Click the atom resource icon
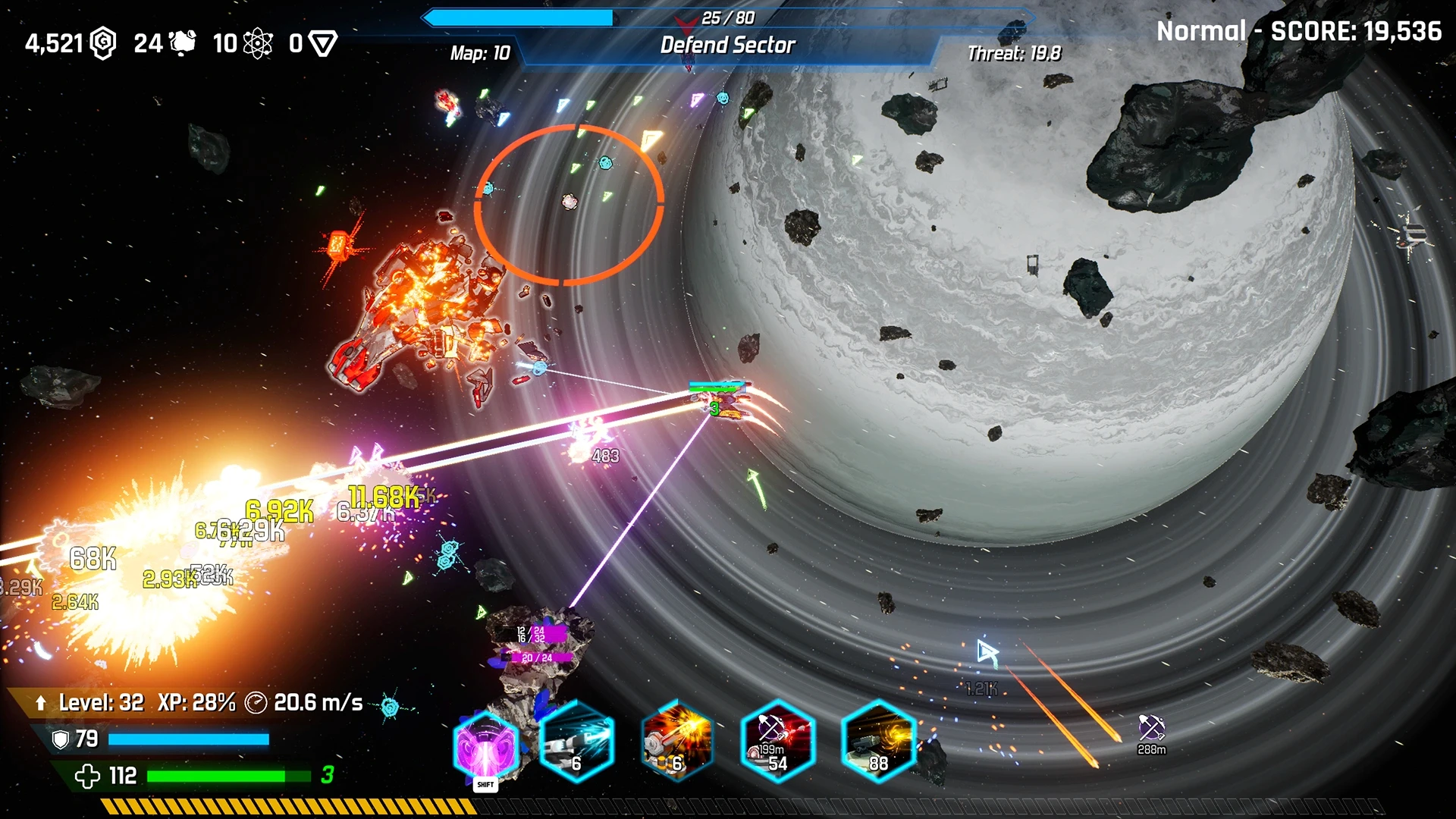 click(258, 43)
